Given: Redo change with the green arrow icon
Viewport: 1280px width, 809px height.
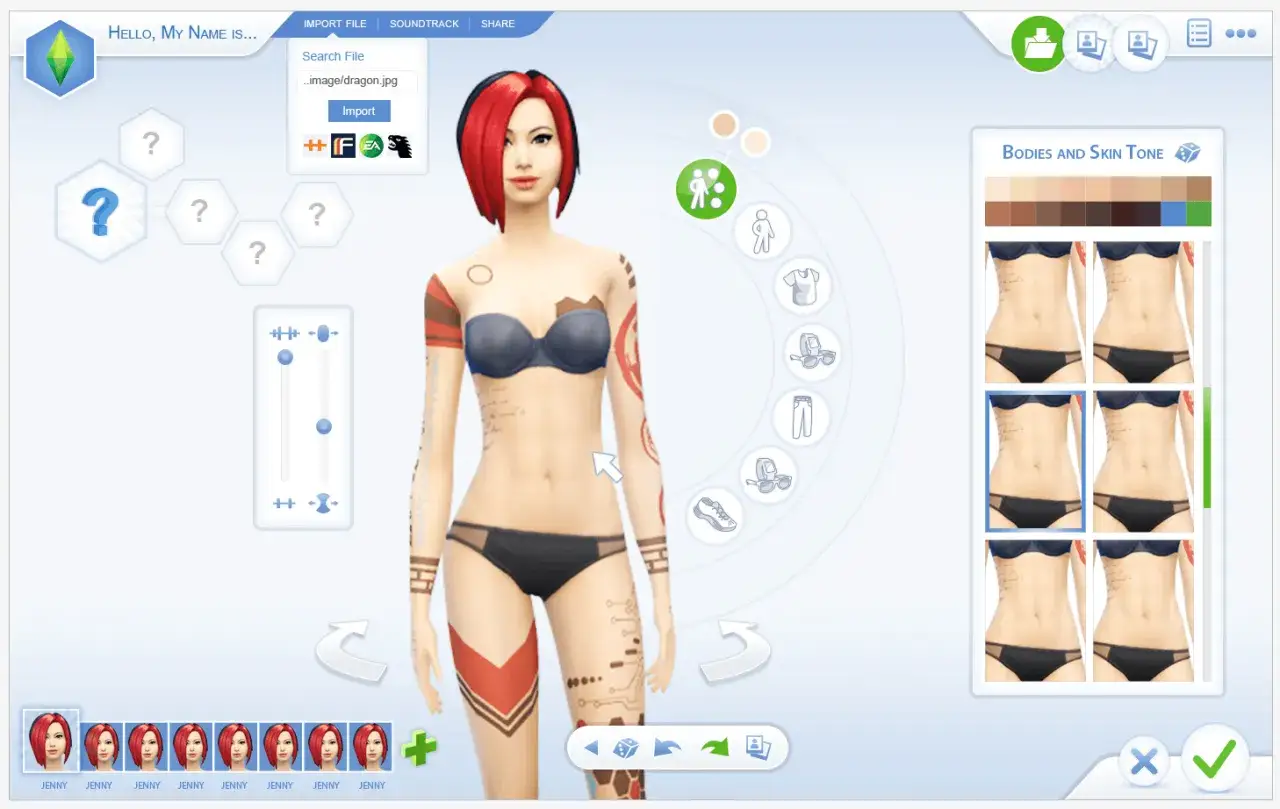Looking at the screenshot, I should 716,746.
